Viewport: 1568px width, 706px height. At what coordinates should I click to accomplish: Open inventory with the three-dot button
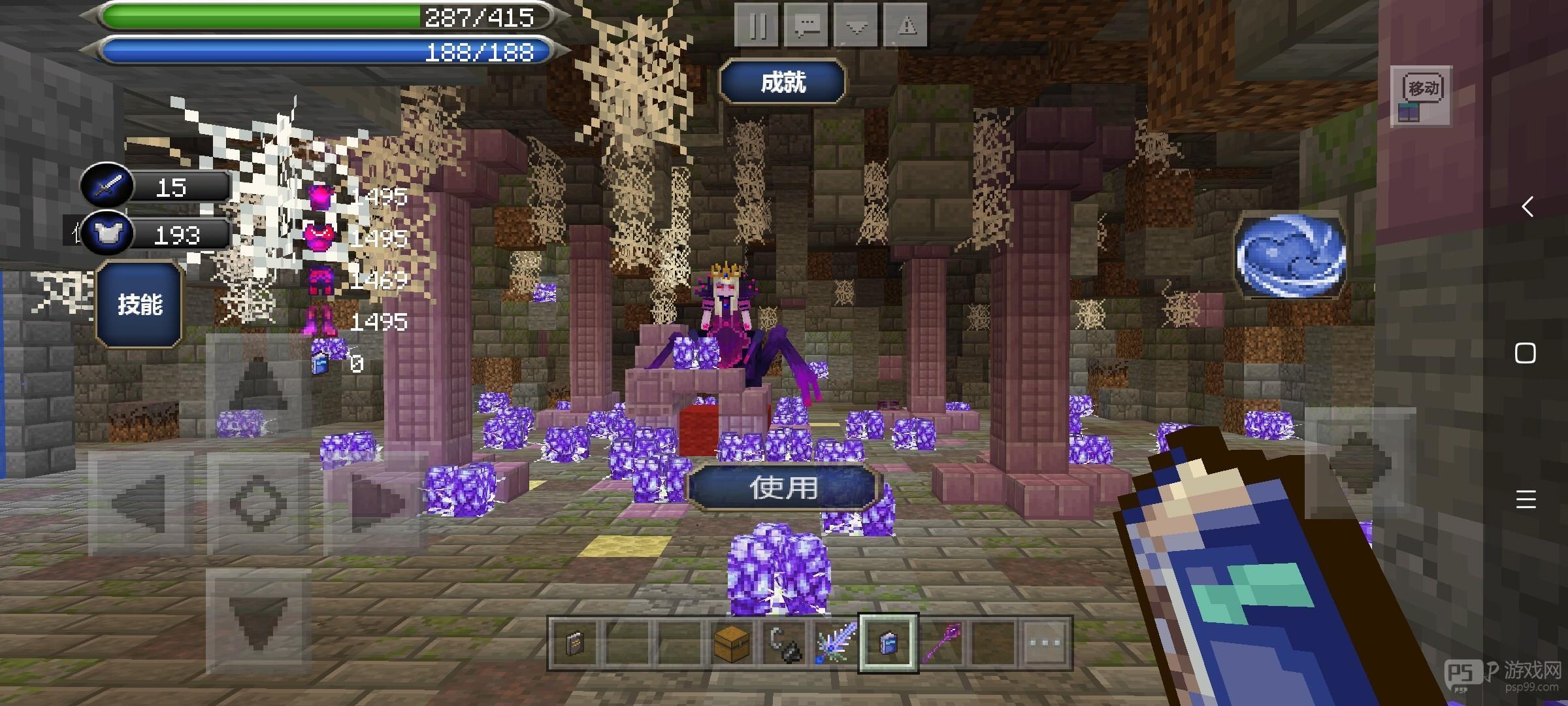[x=1045, y=643]
